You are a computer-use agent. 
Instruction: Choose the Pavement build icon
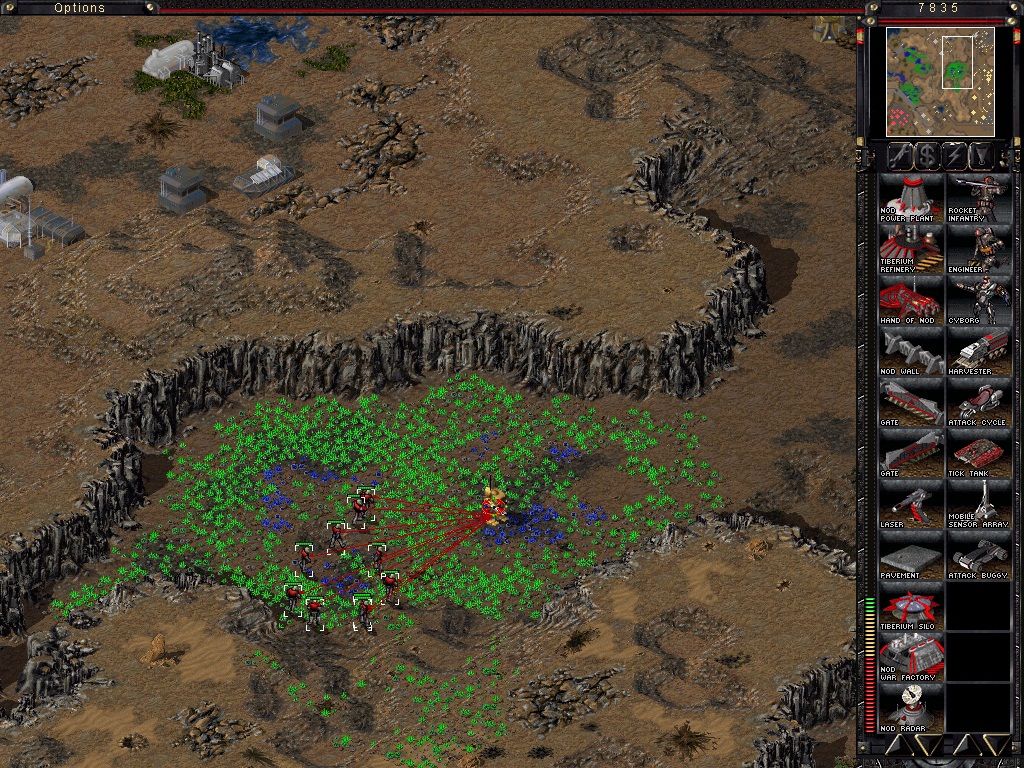(911, 554)
